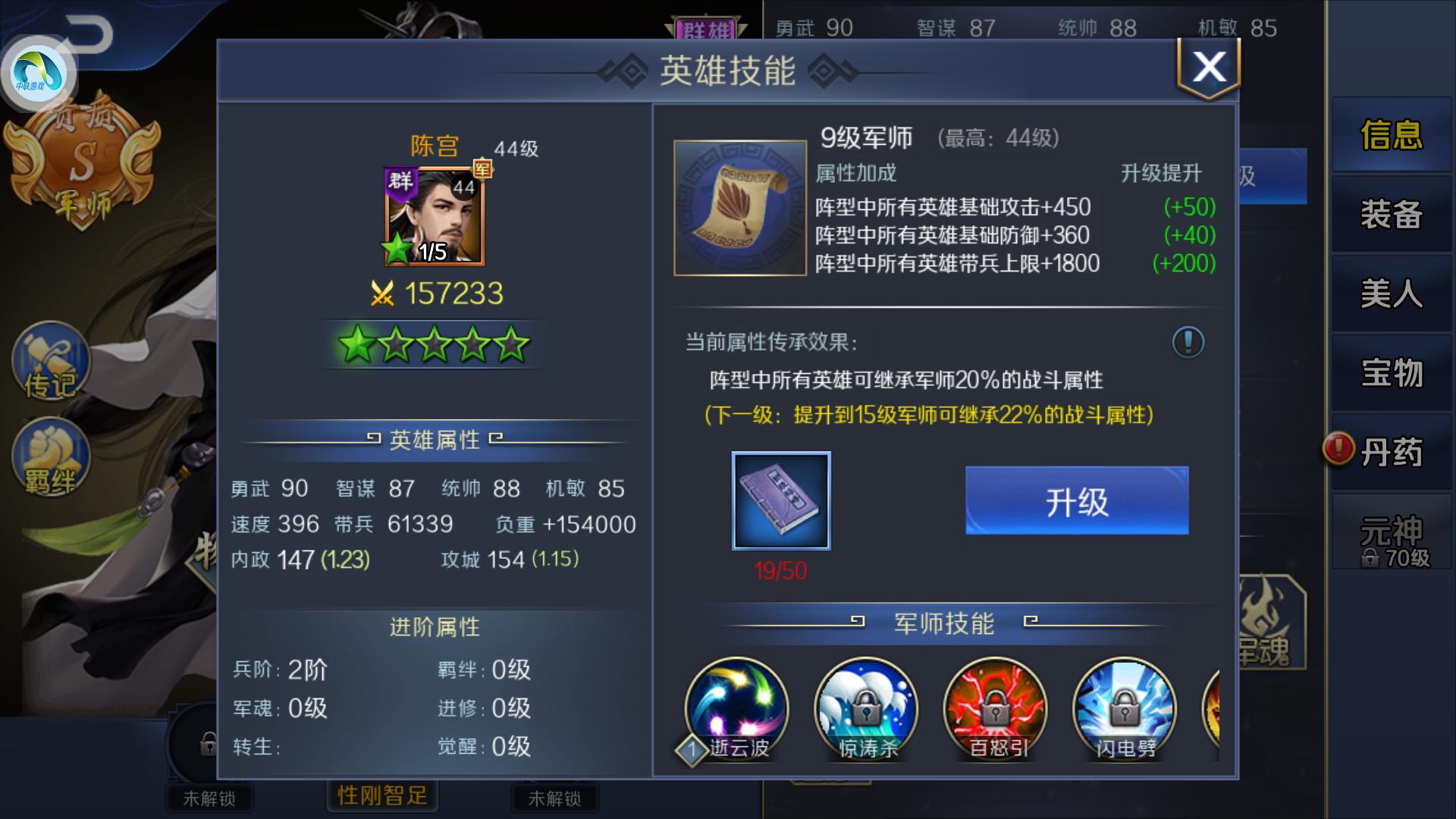Viewport: 1456px width, 819px height.
Task: Select the upgrade book material showing 19/50
Action: (781, 500)
